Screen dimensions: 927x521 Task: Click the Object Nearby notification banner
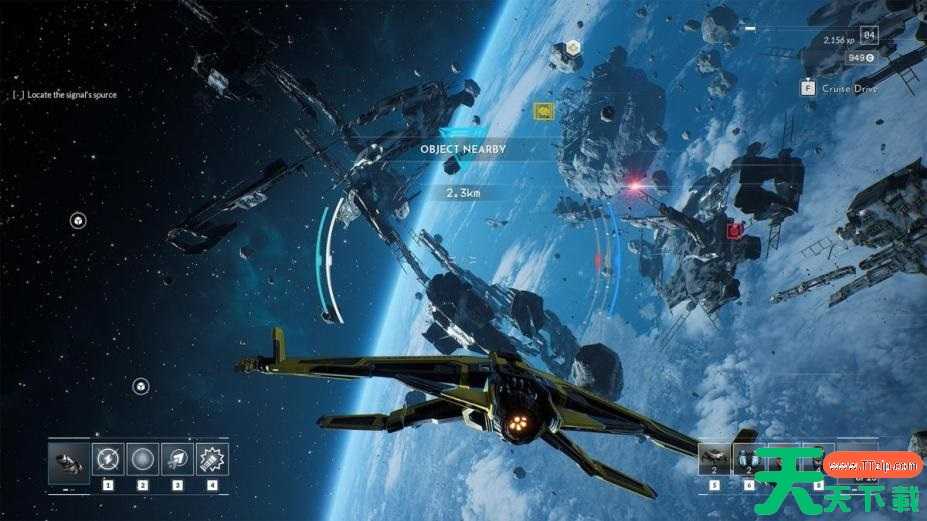tap(462, 149)
